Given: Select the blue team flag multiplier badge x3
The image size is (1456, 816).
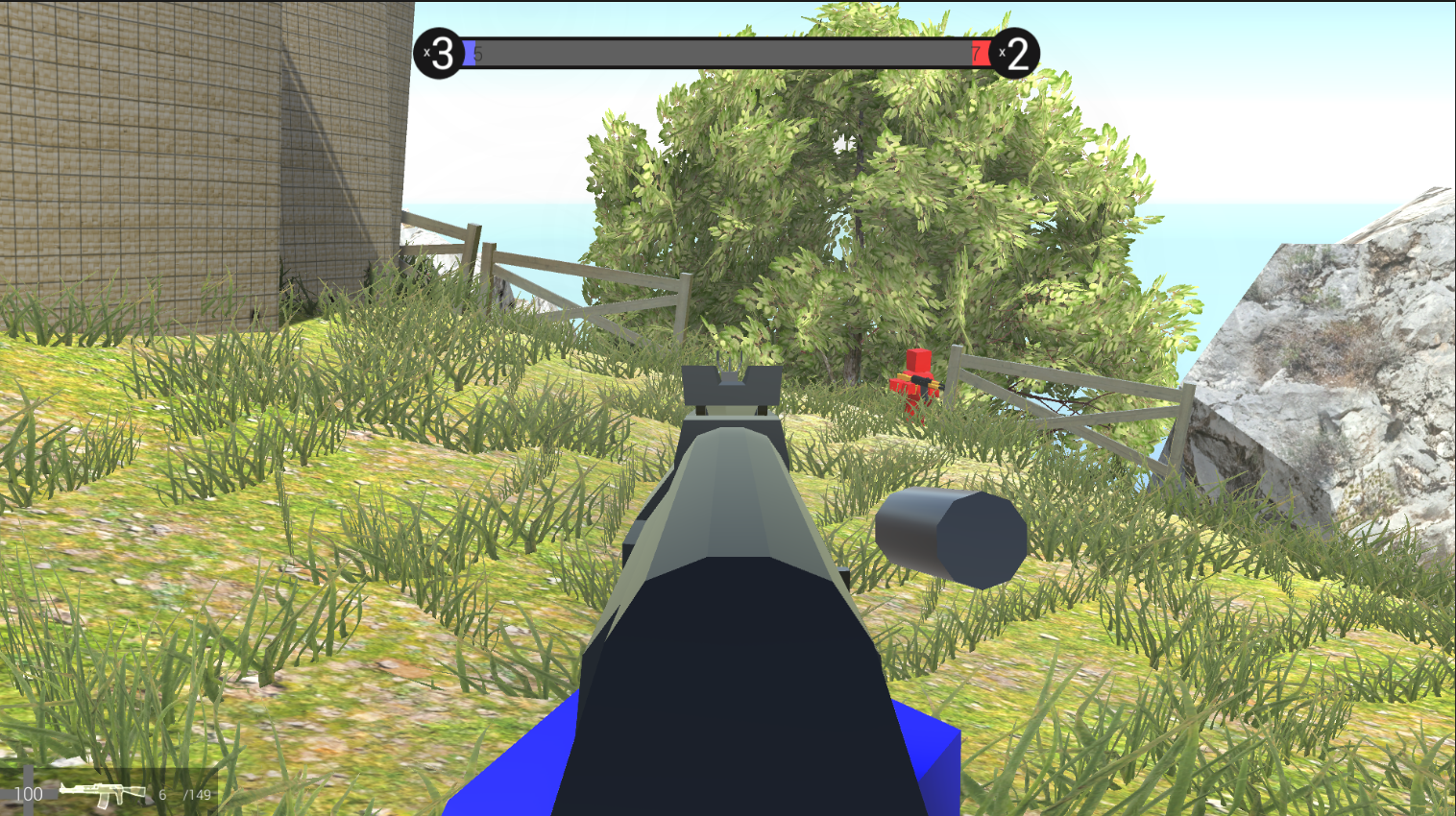Looking at the screenshot, I should 437,55.
